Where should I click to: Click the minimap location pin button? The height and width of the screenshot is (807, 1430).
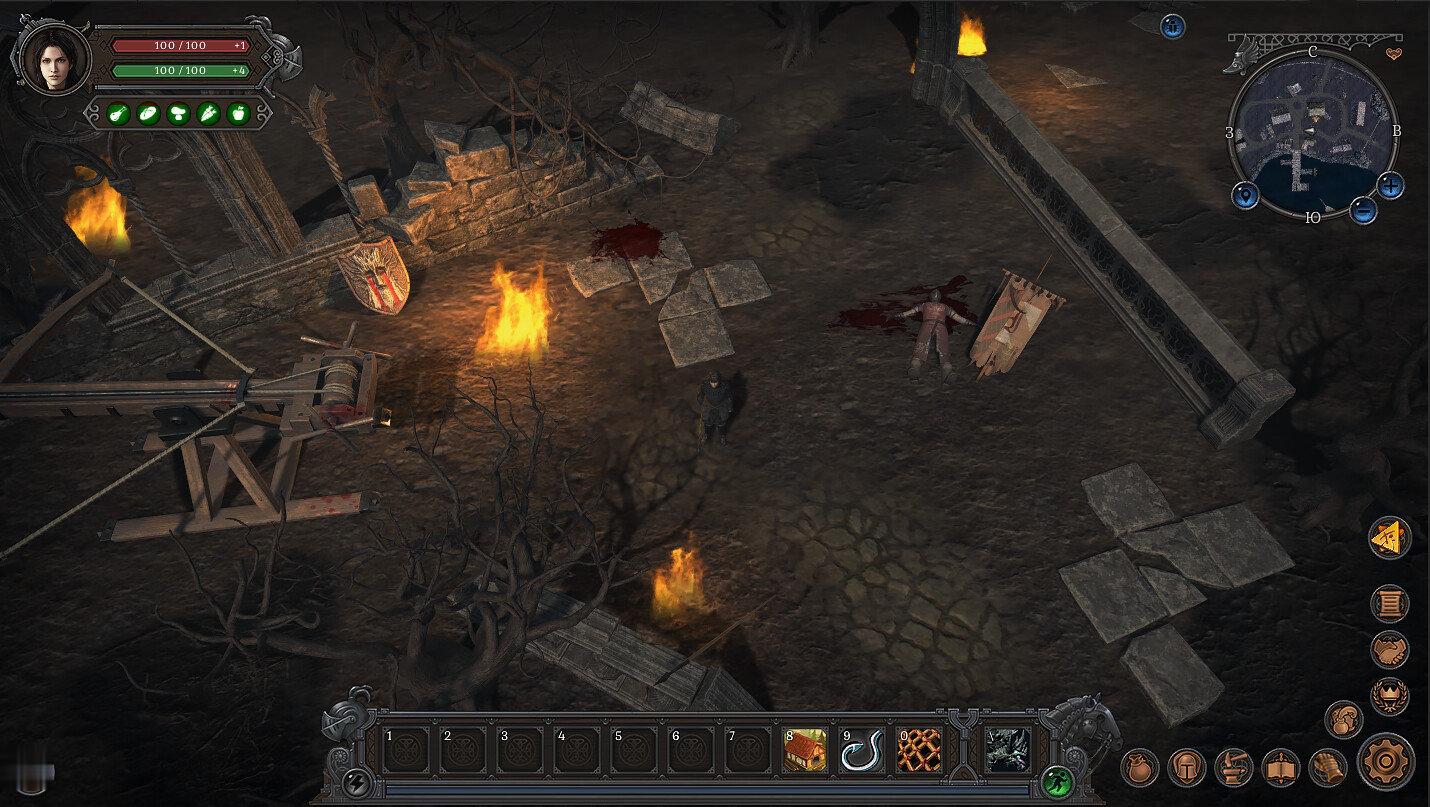click(1245, 194)
